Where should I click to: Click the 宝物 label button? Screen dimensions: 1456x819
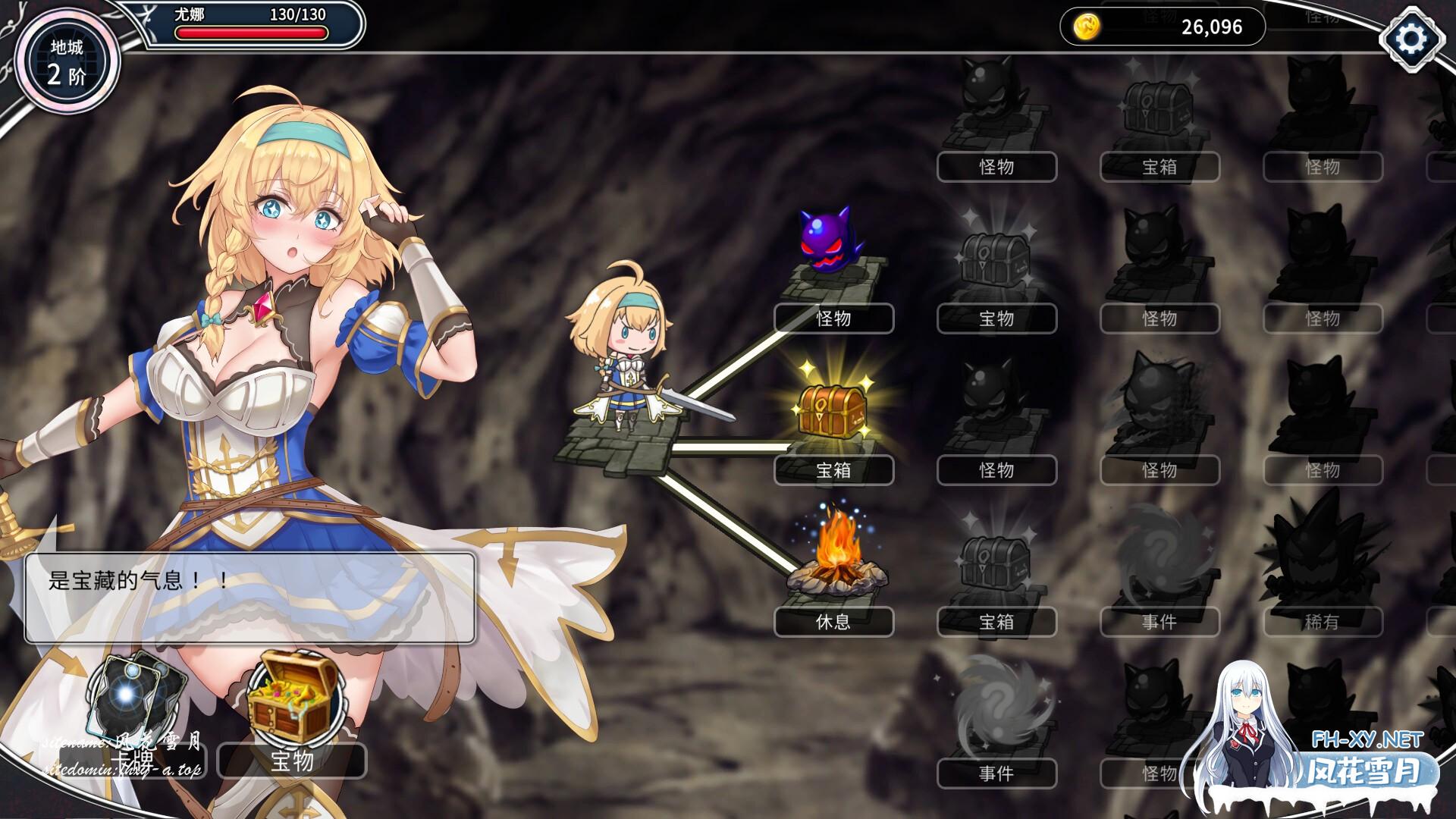tap(292, 761)
